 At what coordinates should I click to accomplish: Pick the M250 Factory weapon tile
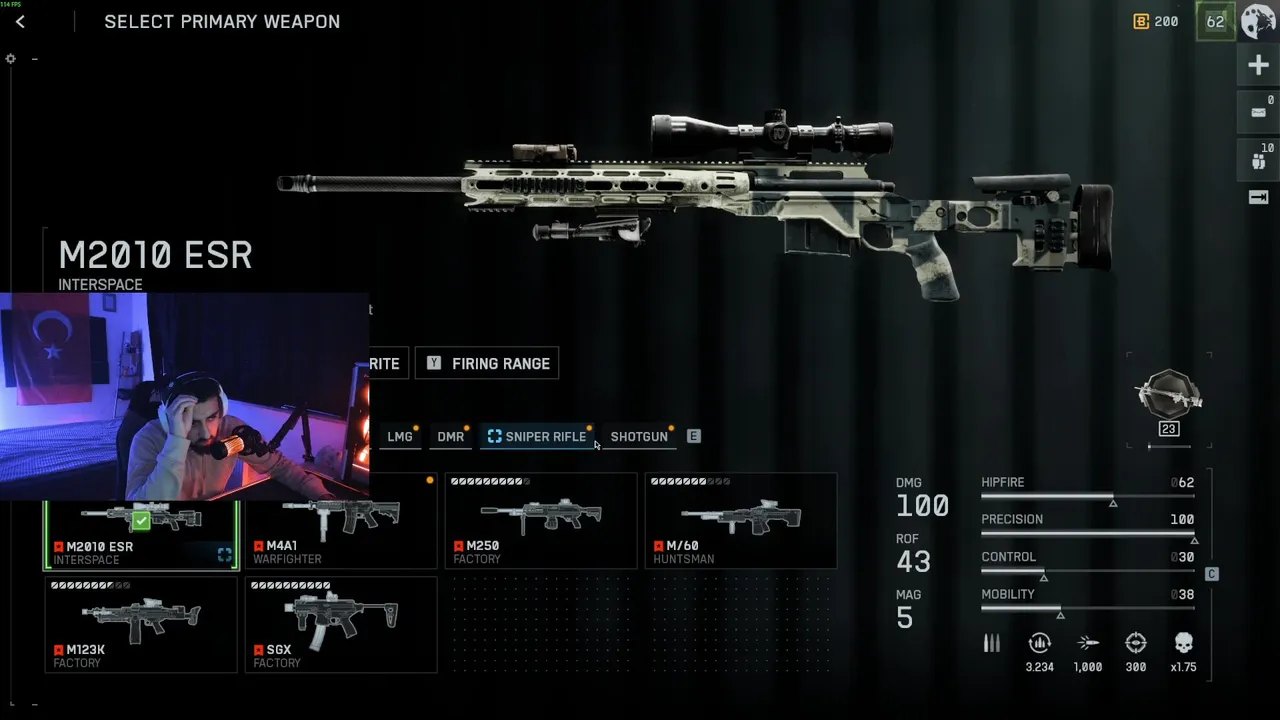541,521
